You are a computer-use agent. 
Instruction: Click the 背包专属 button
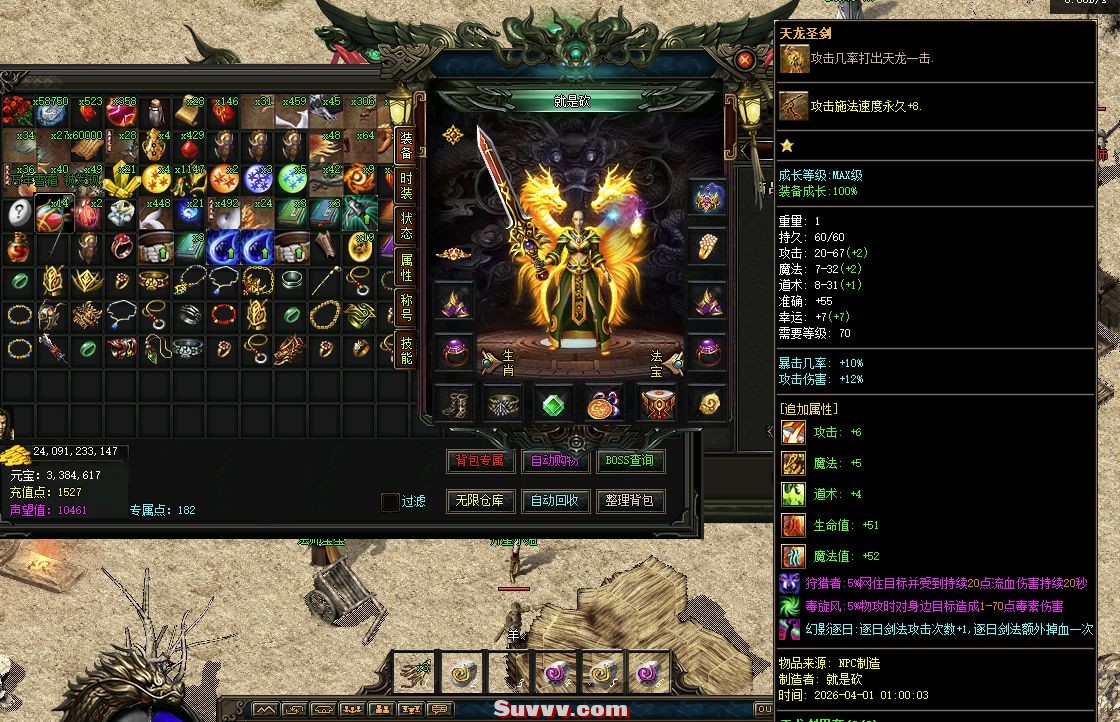point(480,461)
